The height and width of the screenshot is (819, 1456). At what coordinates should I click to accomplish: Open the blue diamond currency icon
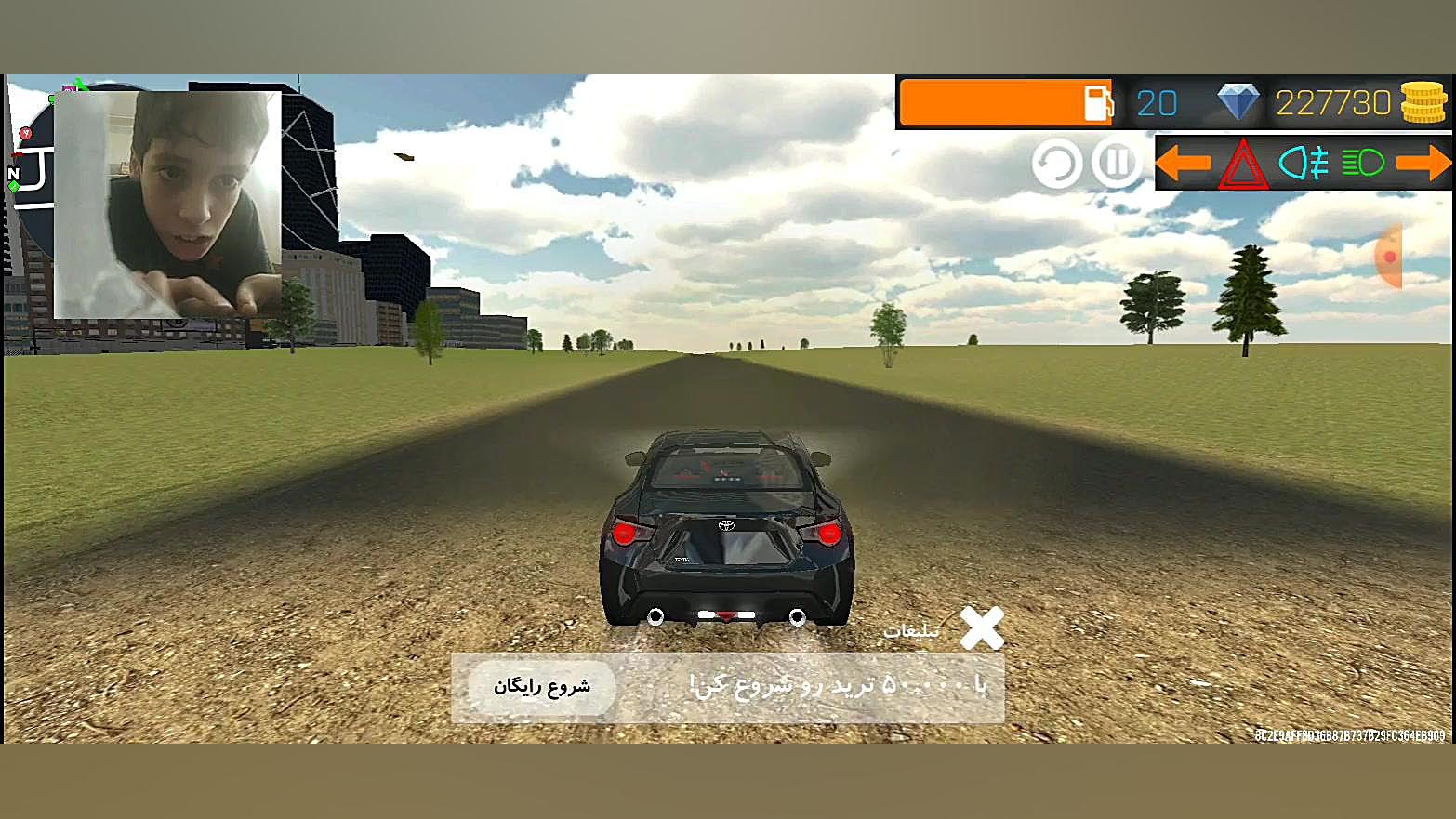1238,101
